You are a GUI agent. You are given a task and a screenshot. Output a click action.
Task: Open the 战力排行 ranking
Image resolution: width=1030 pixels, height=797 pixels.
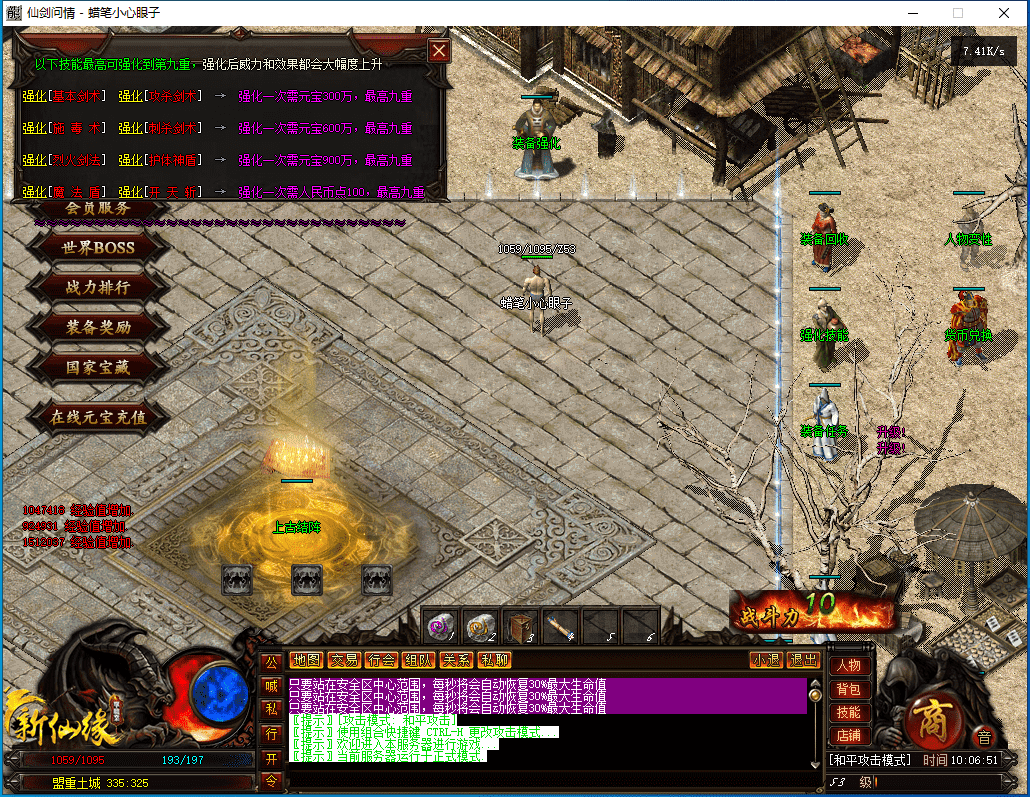(x=98, y=287)
